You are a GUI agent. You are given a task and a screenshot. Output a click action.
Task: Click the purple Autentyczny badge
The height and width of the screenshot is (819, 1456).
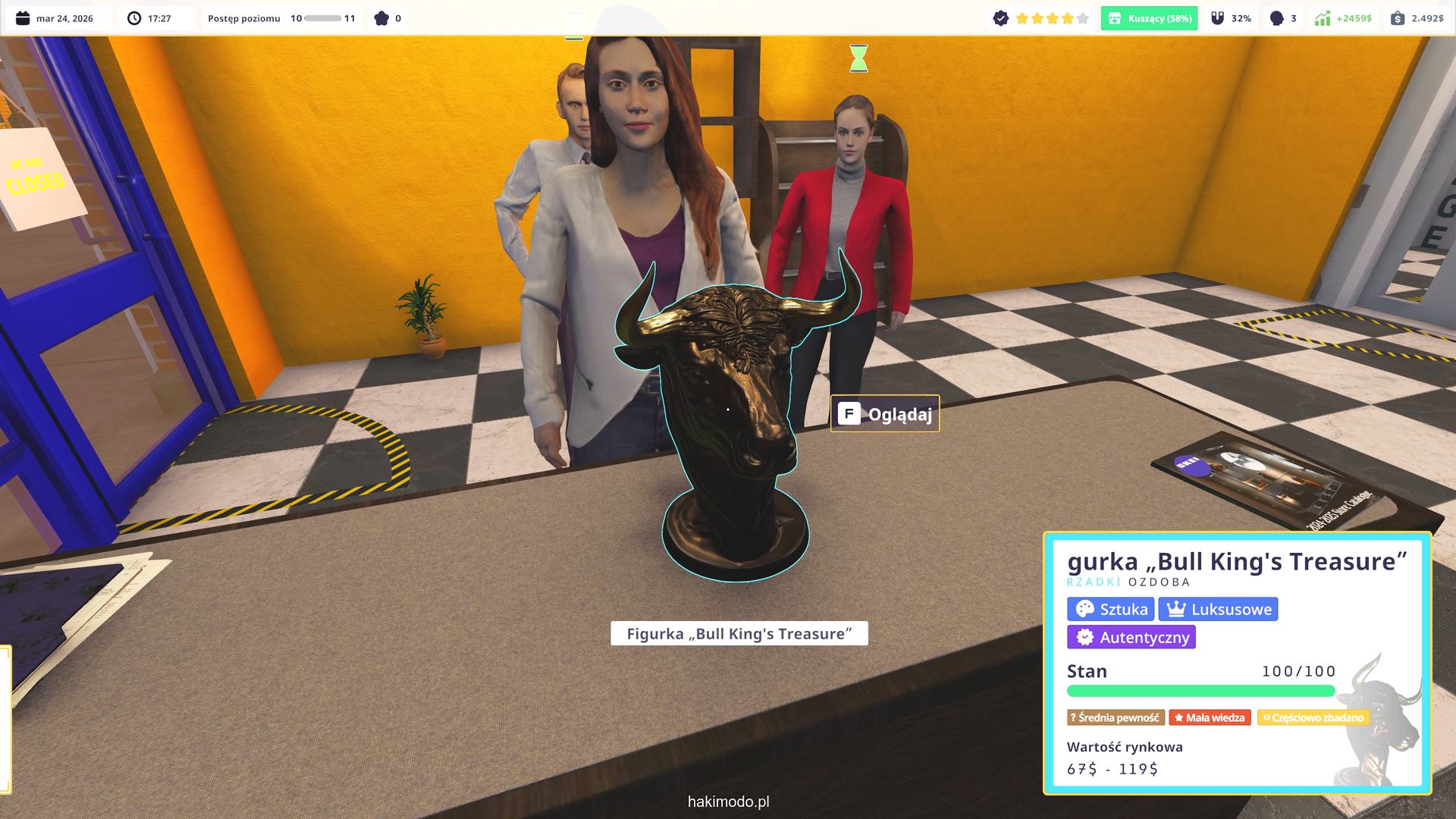pyautogui.click(x=1131, y=637)
